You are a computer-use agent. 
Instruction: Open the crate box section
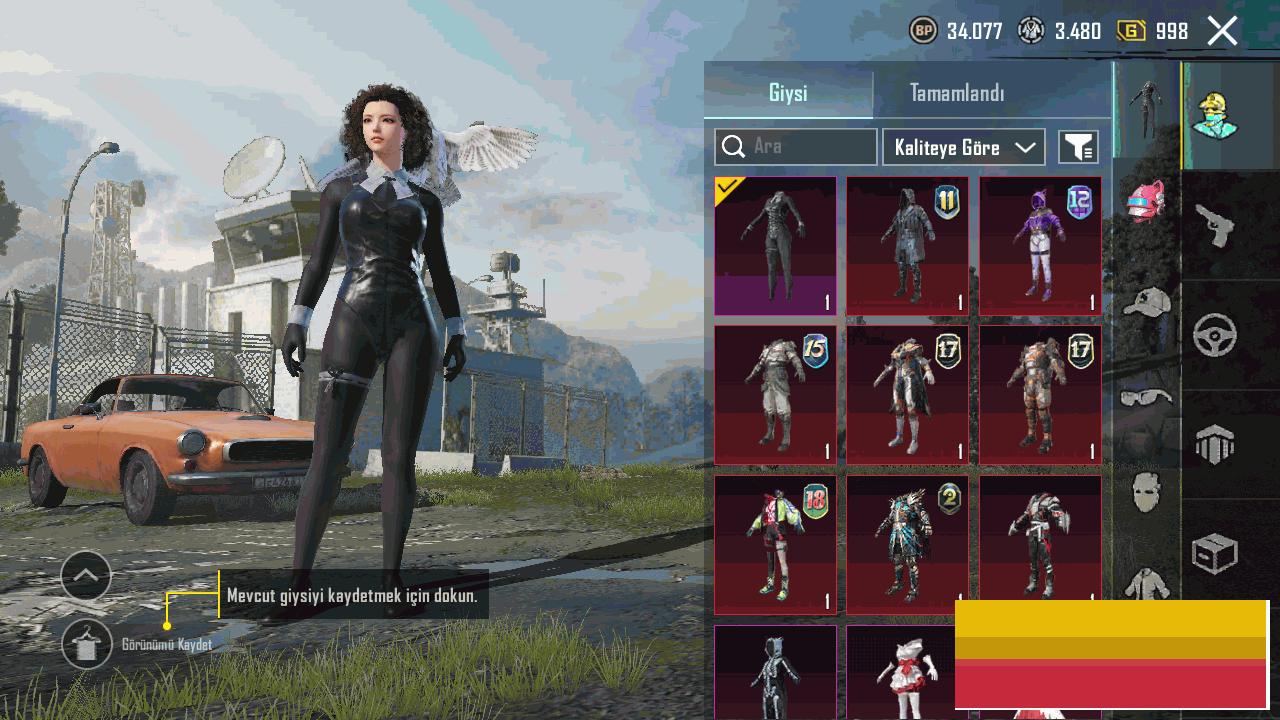(1215, 554)
